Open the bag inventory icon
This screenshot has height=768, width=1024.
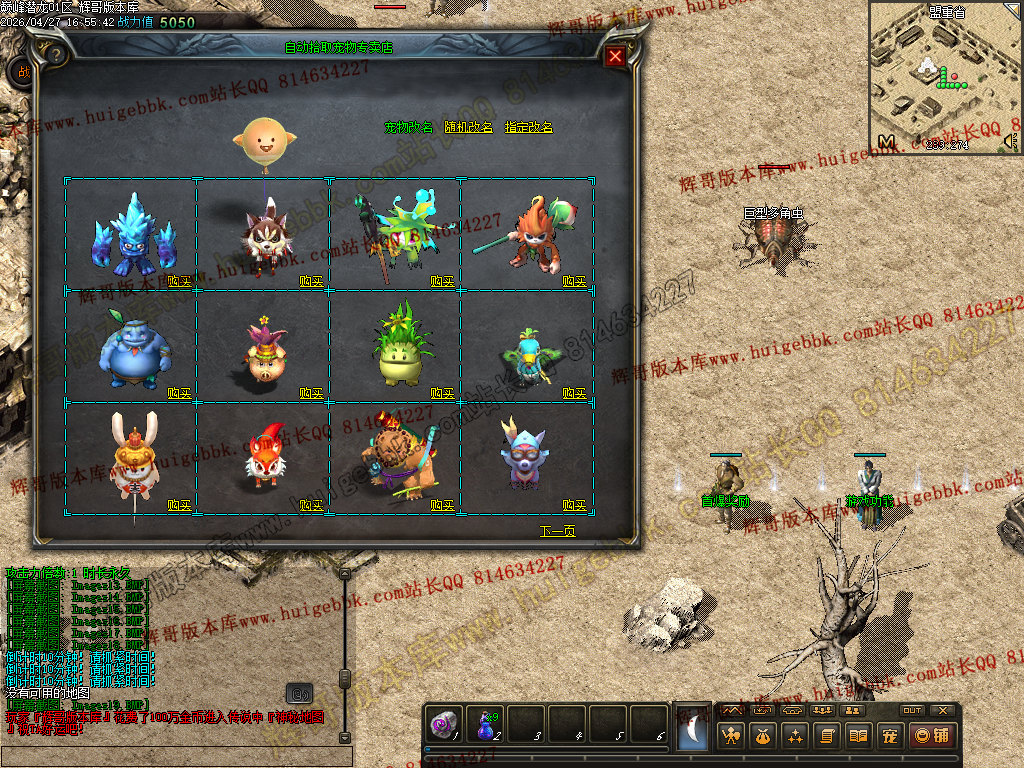pyautogui.click(x=763, y=737)
